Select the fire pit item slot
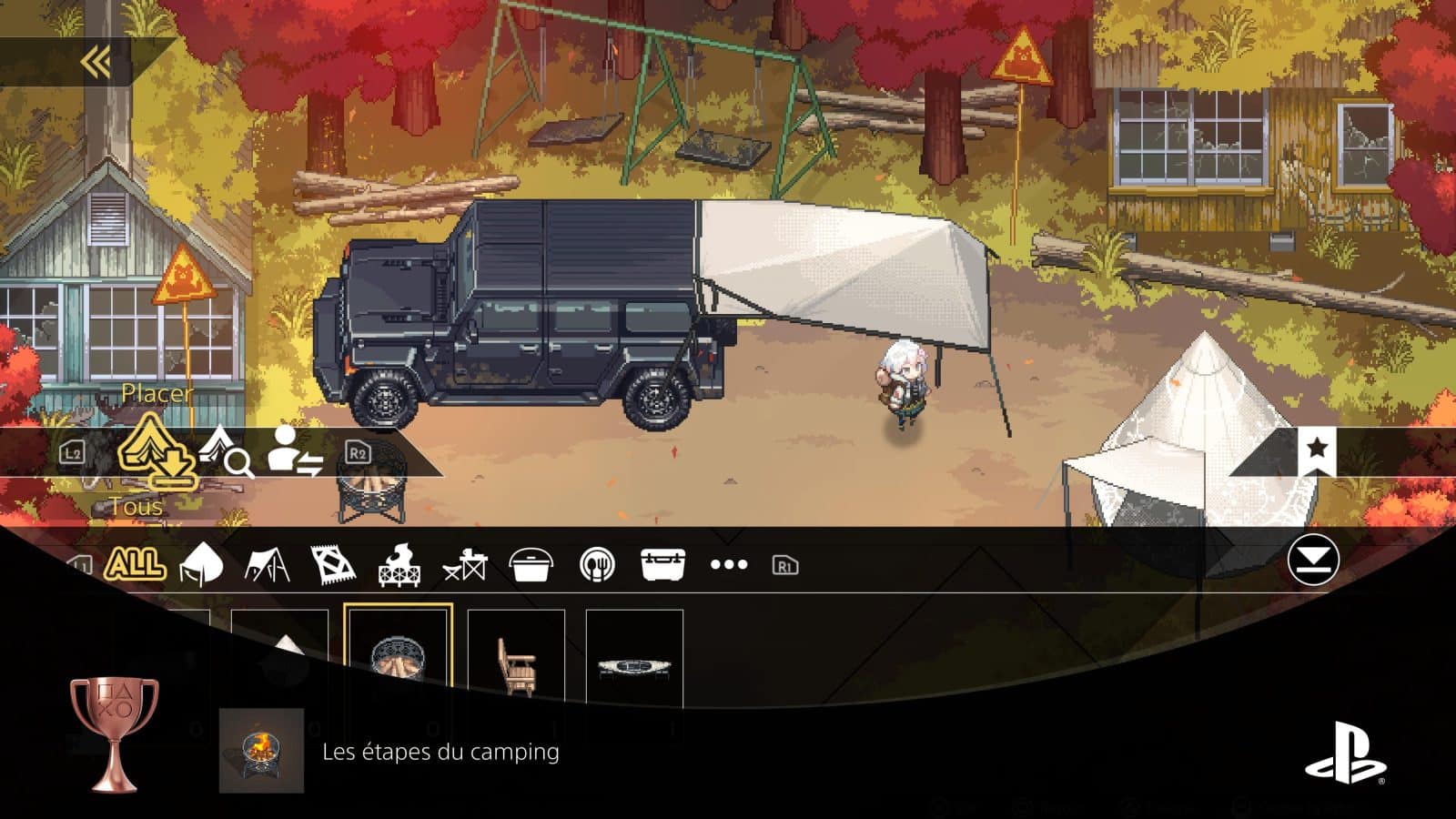Screen dimensions: 1456x819 [x=398, y=657]
